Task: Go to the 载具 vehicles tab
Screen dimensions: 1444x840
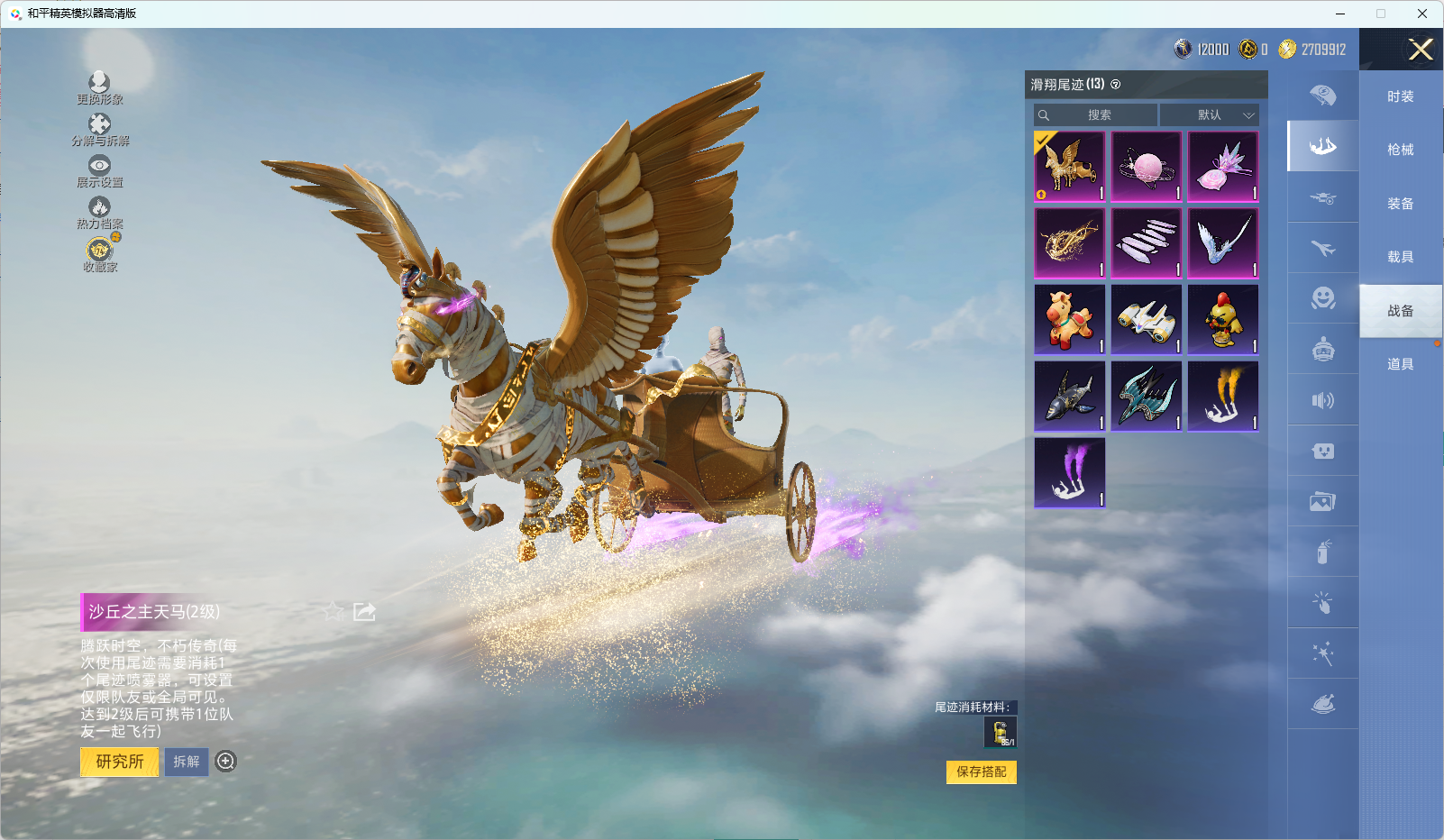Action: click(1400, 257)
